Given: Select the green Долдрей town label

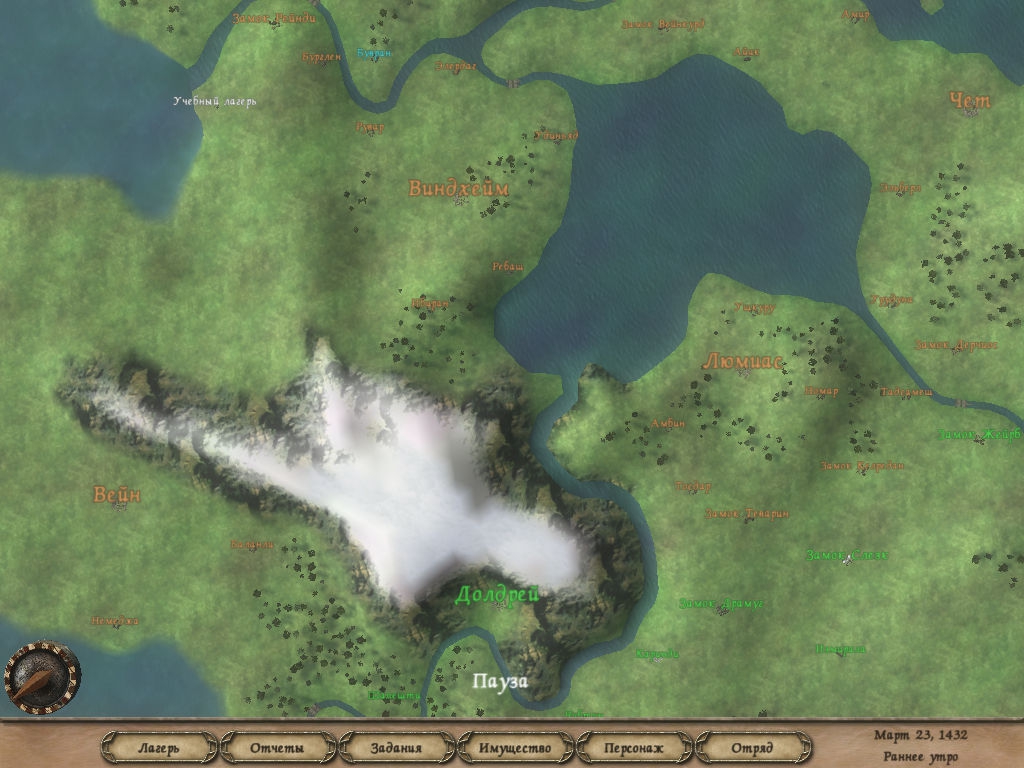Looking at the screenshot, I should (497, 595).
